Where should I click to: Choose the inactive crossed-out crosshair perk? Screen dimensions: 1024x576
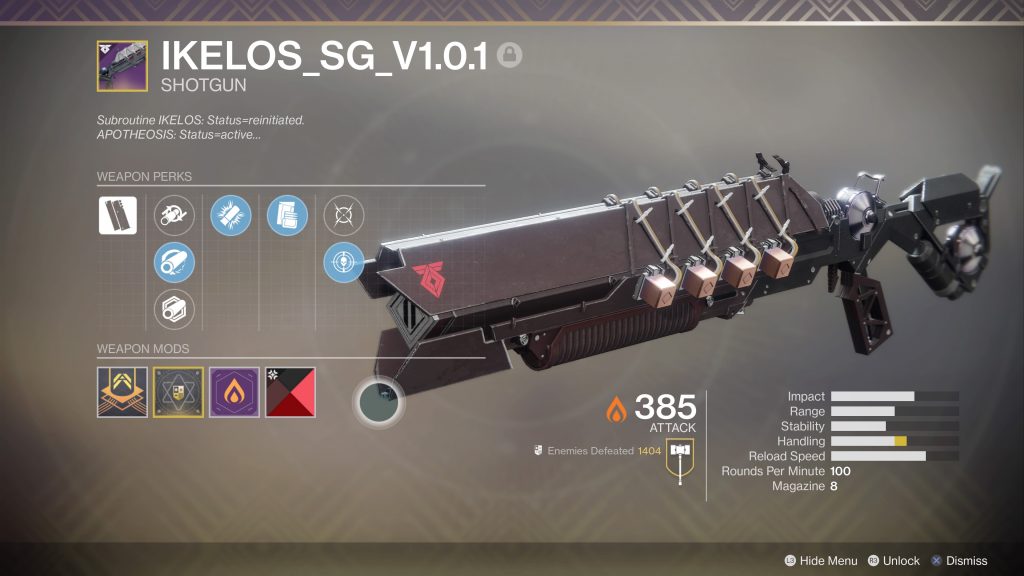[344, 215]
